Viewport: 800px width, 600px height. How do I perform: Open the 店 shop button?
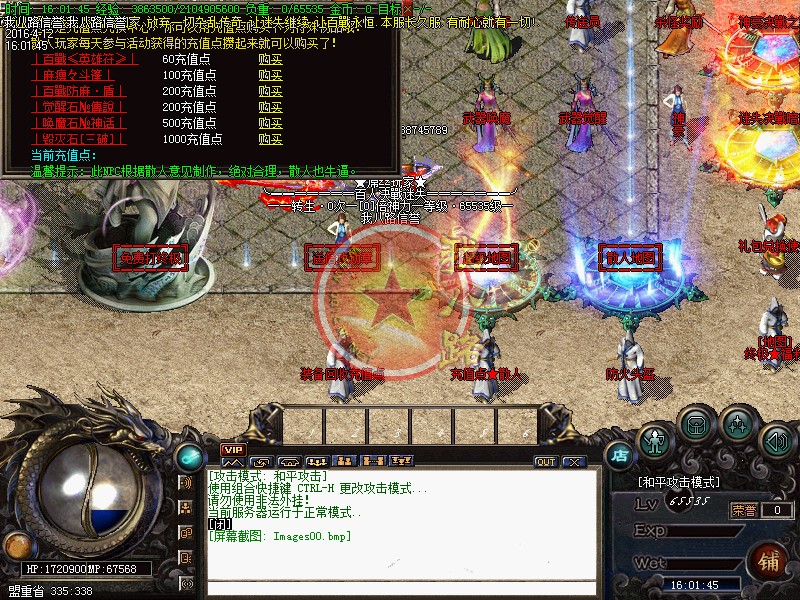click(619, 456)
